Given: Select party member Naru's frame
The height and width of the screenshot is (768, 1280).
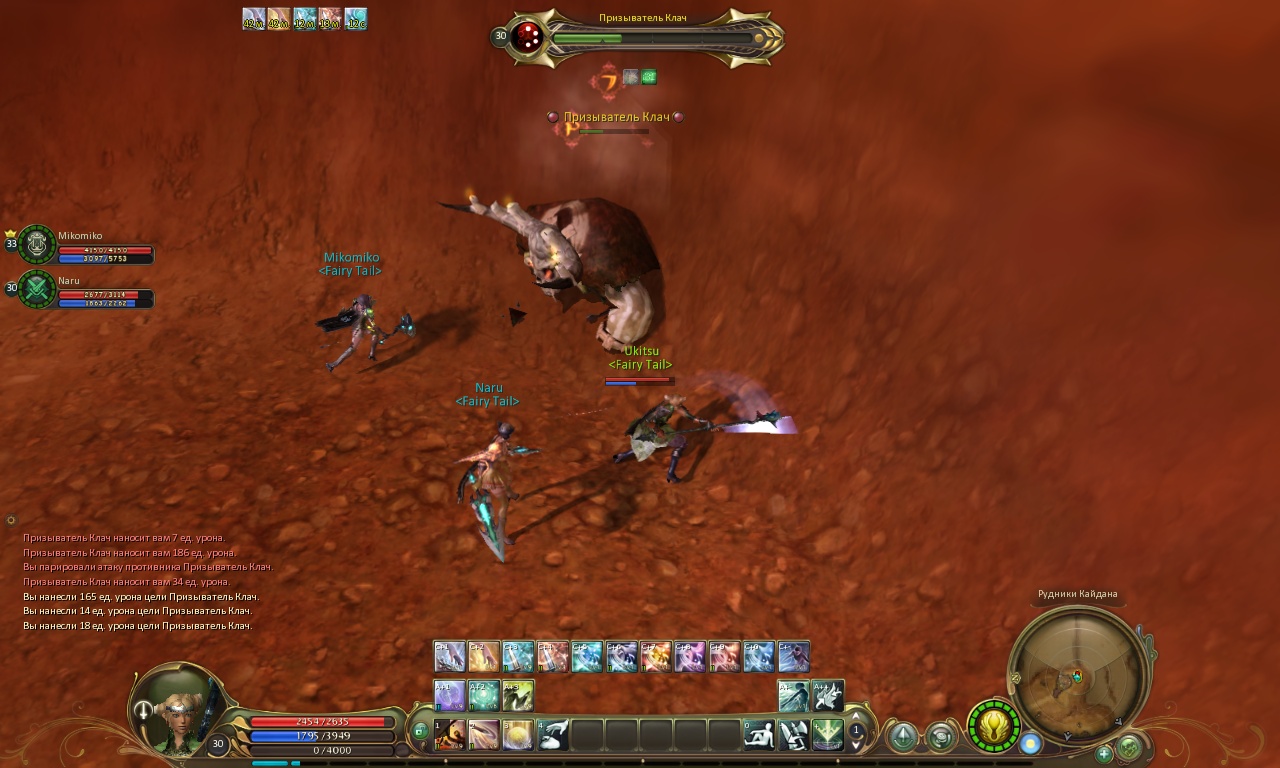Looking at the screenshot, I should click(38, 290).
